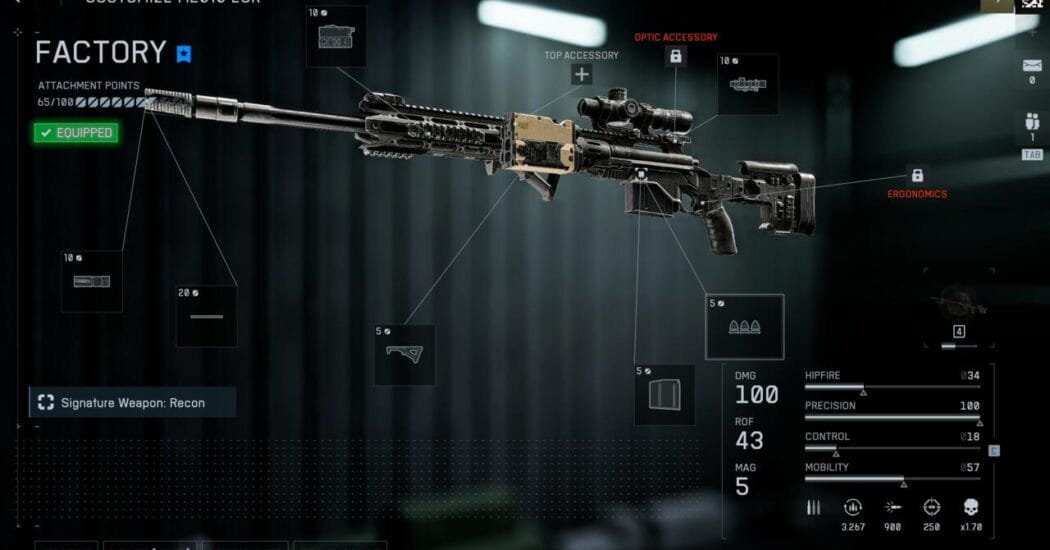Select the Signature Weapon: Recon tag
Viewport: 1050px width, 550px height.
tap(132, 403)
